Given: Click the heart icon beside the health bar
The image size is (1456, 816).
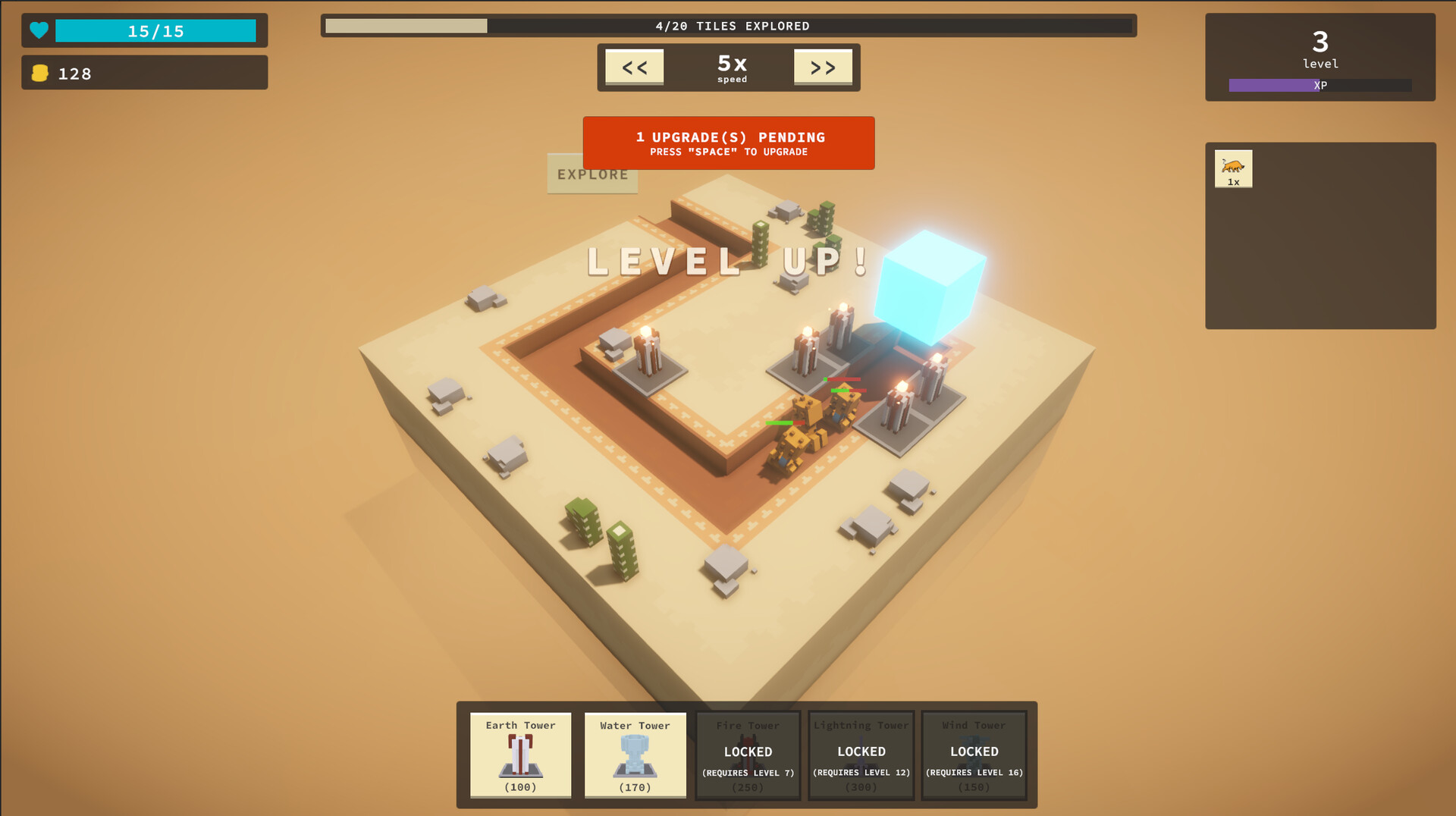Looking at the screenshot, I should 39,30.
